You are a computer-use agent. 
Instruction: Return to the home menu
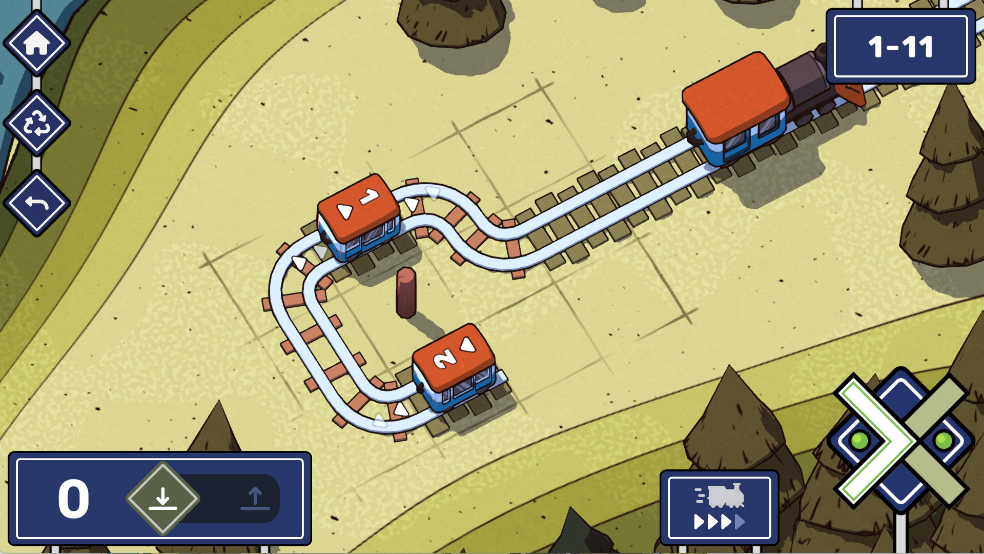tap(37, 44)
